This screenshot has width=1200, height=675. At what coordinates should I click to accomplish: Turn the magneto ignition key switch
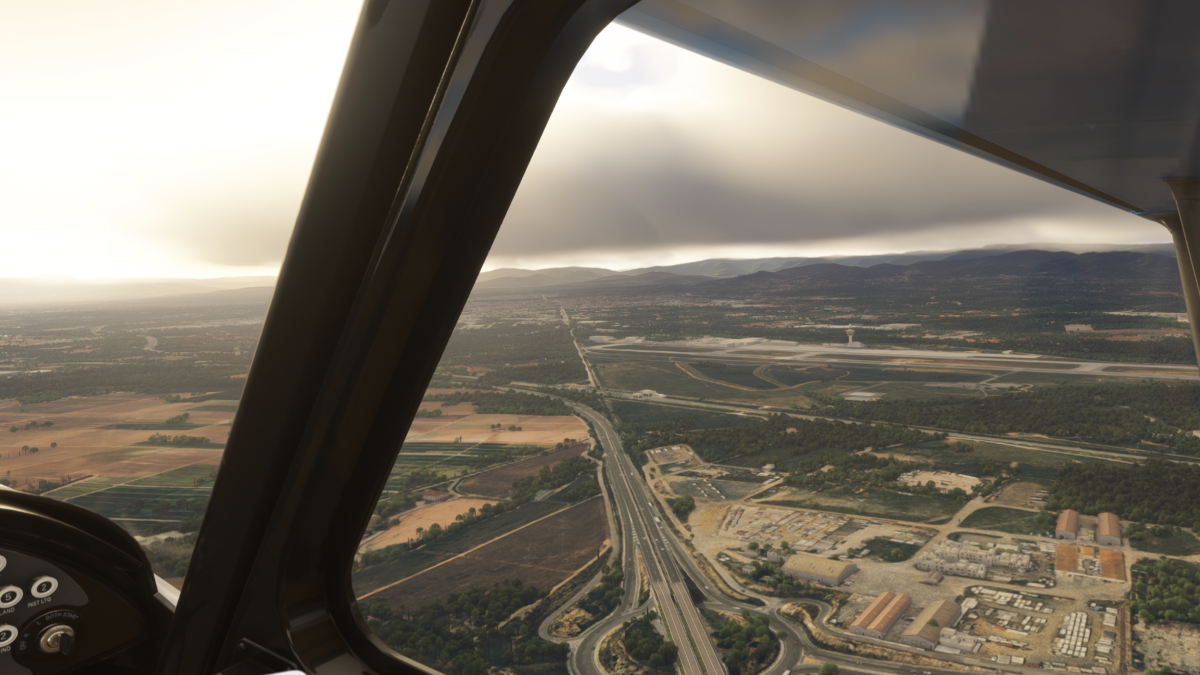point(57,638)
